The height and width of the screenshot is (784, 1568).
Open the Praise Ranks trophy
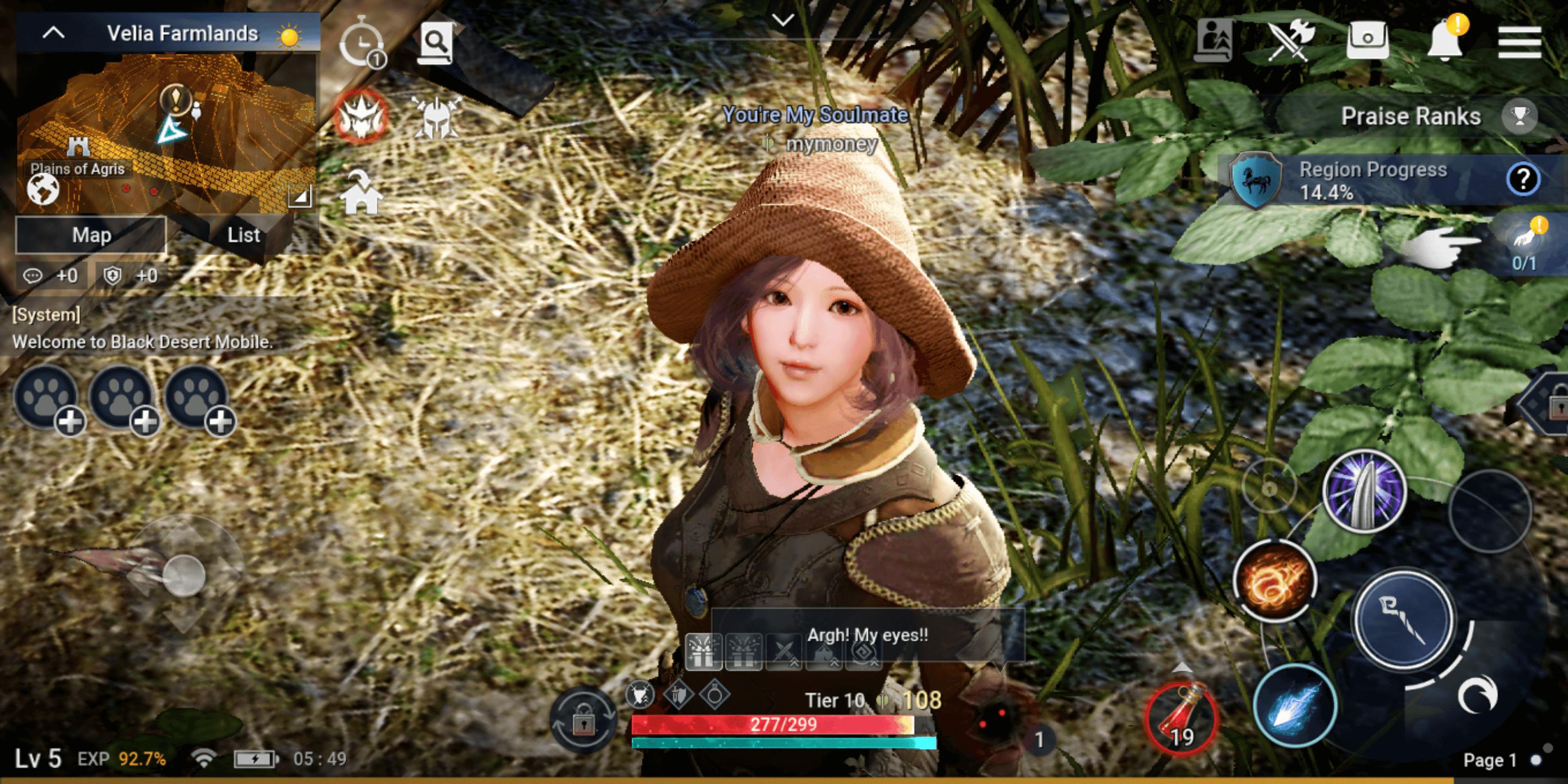pos(1520,115)
